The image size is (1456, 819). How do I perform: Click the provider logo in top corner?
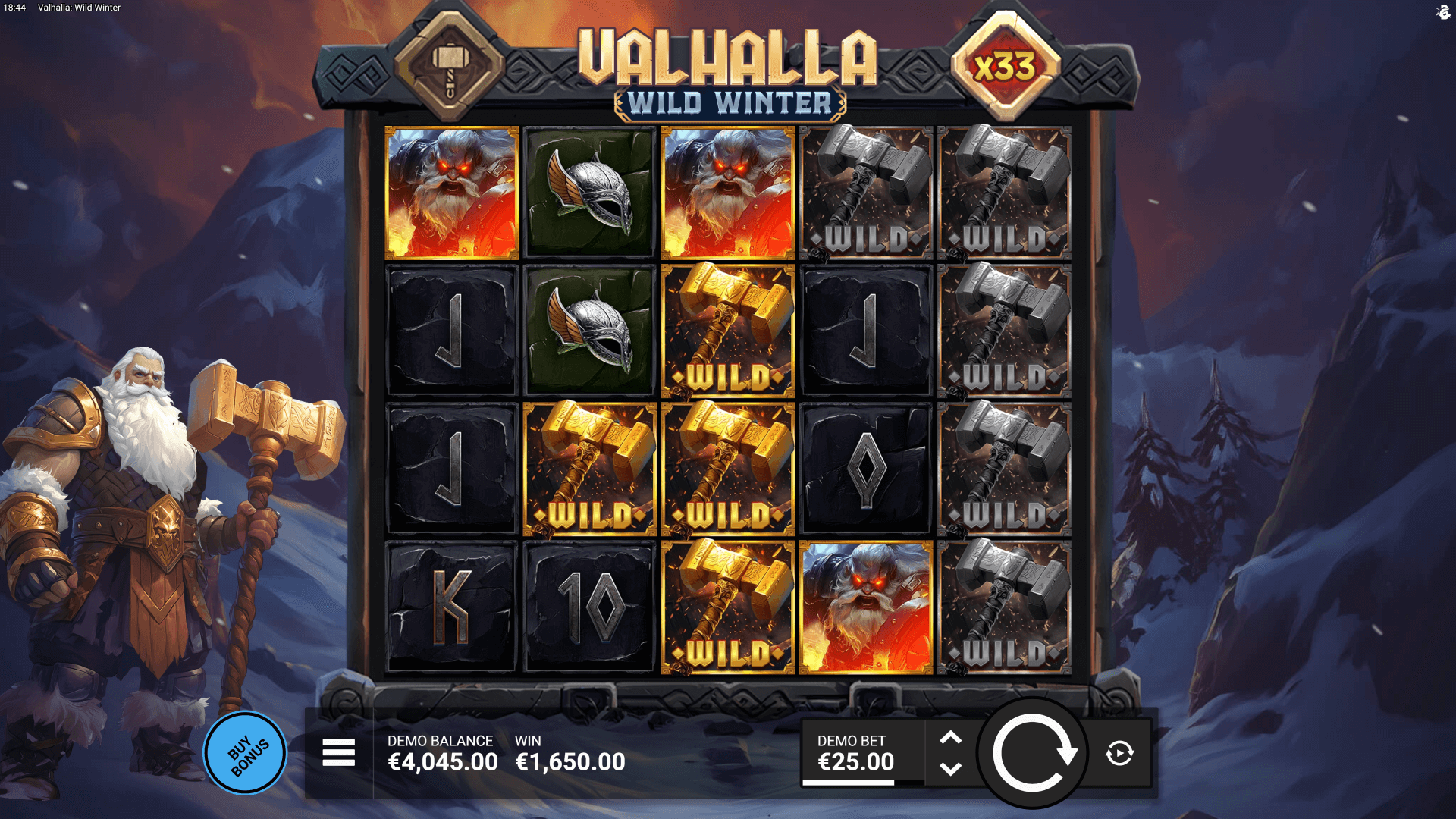tap(1443, 11)
